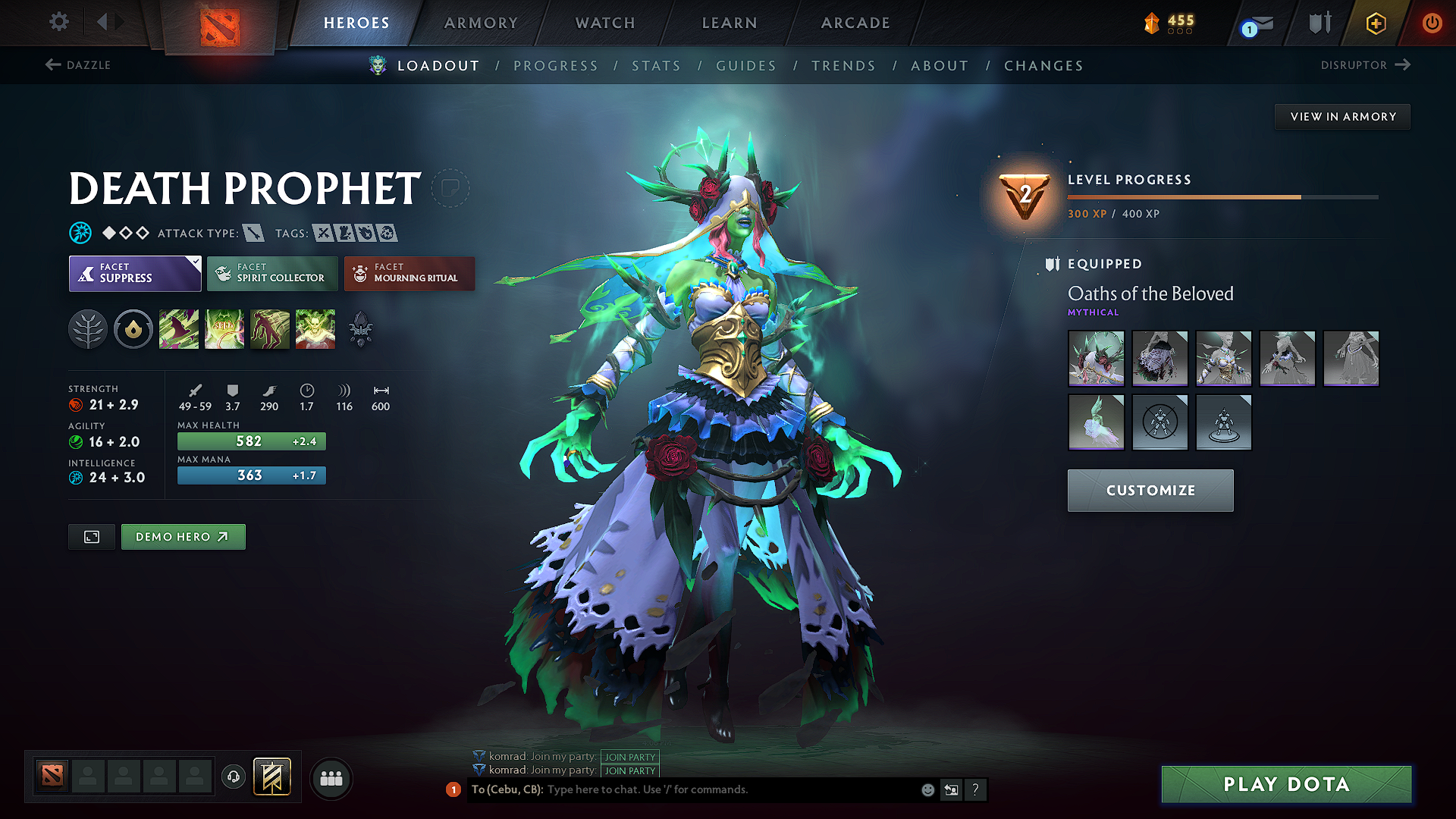Viewport: 1456px width, 819px height.
Task: View the Exorcism ultimate ability icon
Action: tap(315, 328)
